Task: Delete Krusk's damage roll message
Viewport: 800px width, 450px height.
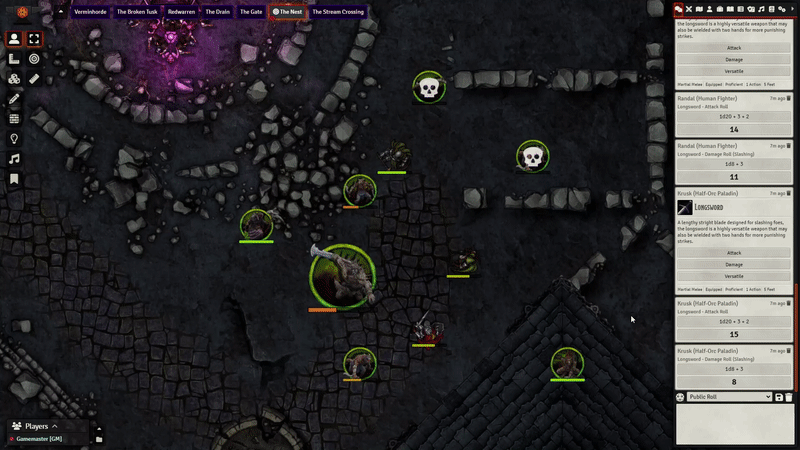Action: coord(789,352)
